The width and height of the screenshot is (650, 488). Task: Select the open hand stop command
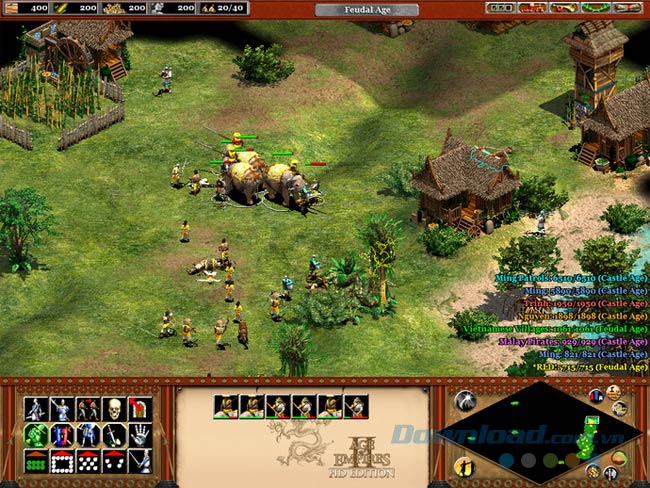[140, 435]
